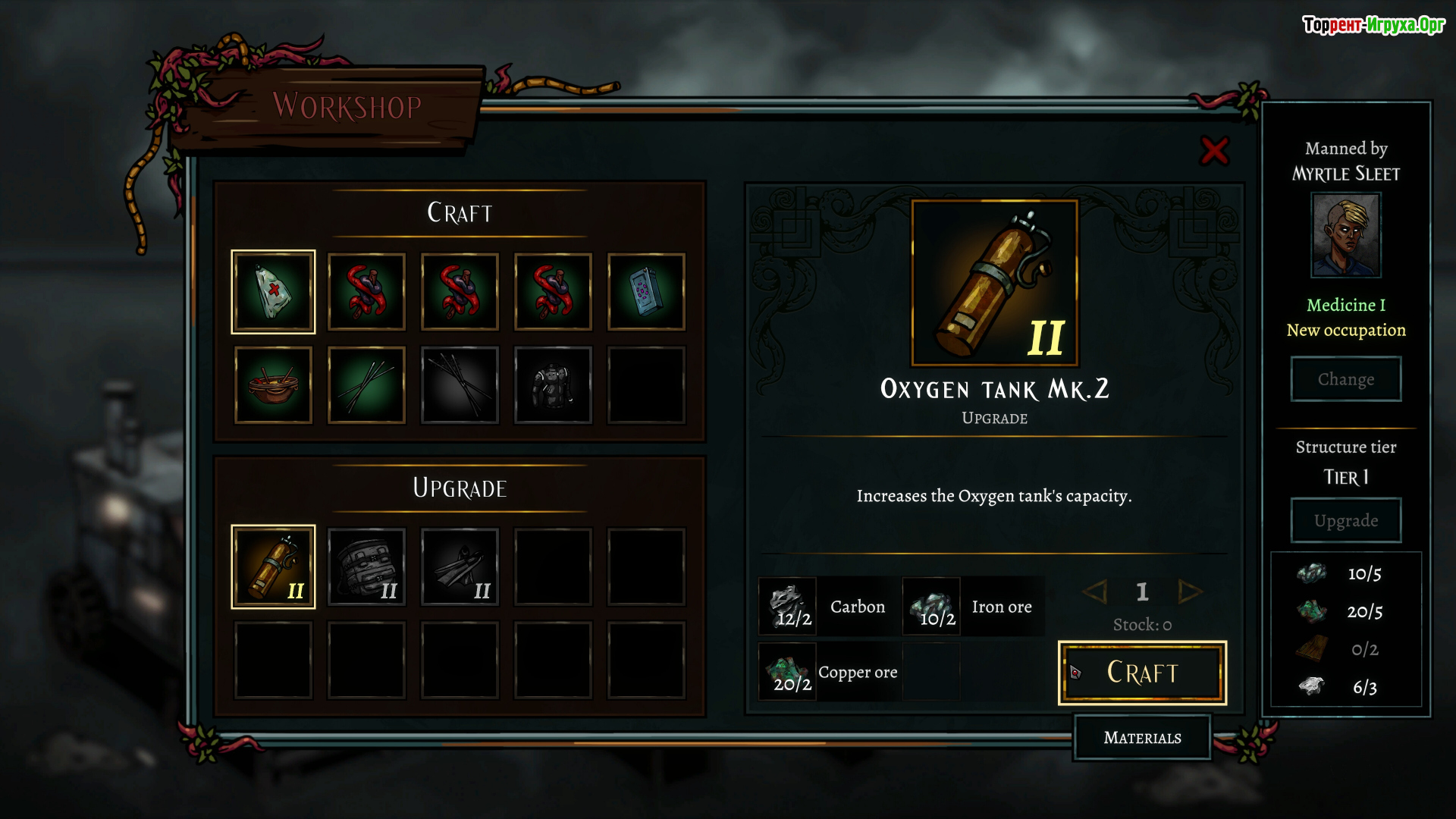Choose the playing cards deck recipe
1456x819 pixels.
[646, 292]
